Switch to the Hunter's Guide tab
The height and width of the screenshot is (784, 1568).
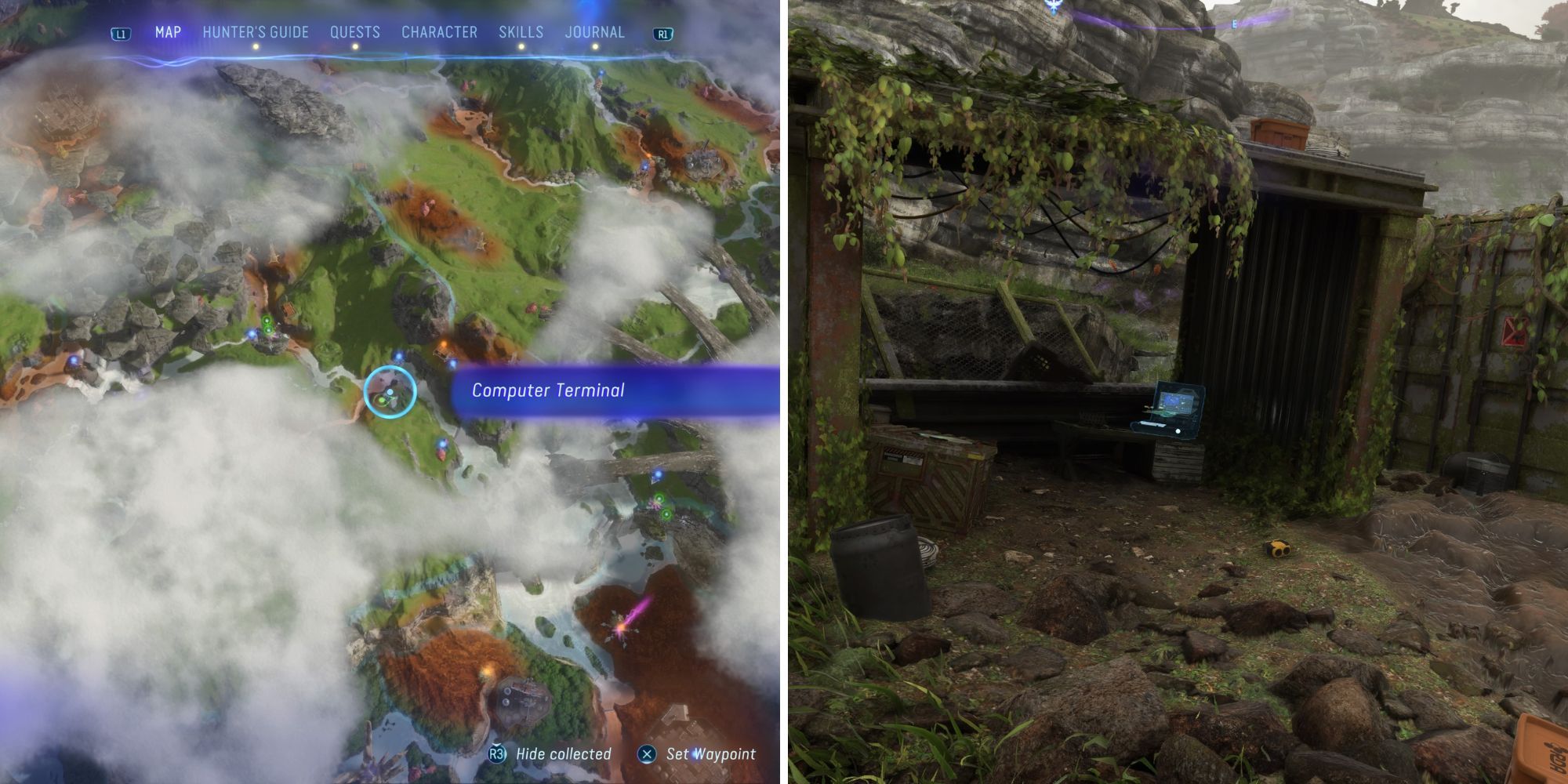click(x=254, y=32)
